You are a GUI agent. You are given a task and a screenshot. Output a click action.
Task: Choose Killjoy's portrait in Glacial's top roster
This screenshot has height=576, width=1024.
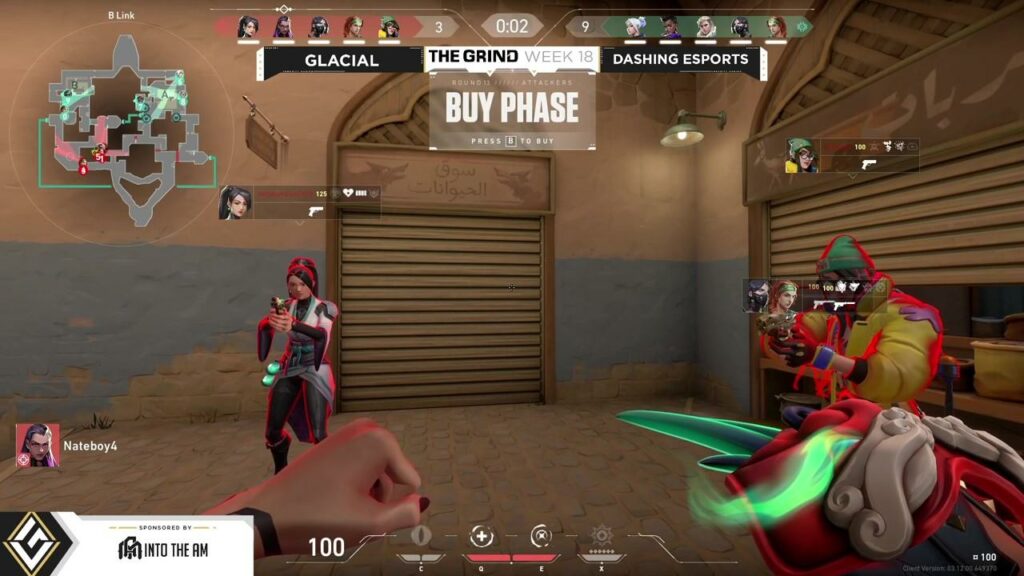pos(389,27)
